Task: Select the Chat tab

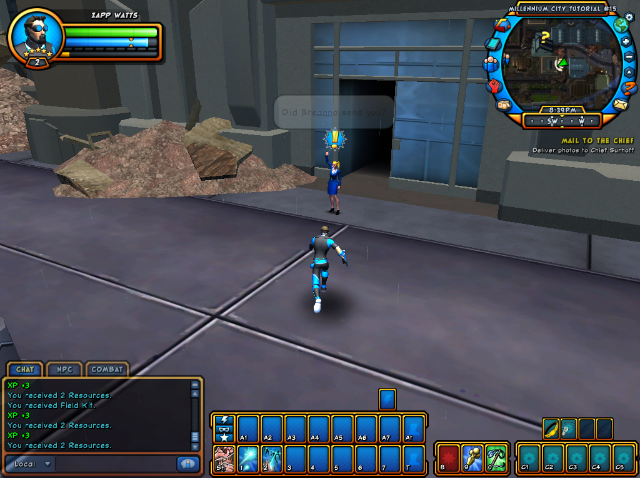Action: (26, 370)
